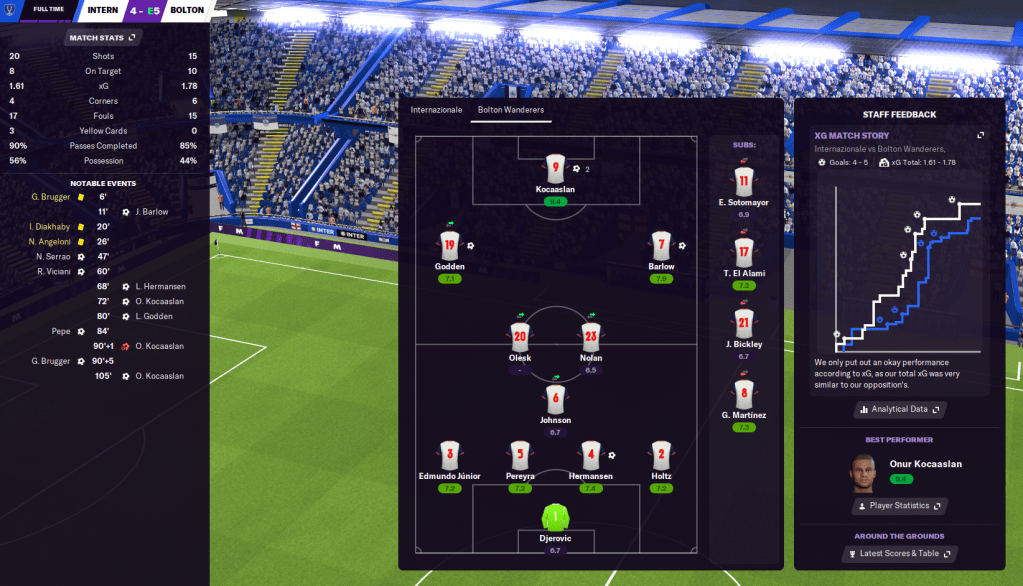Choose substitute G. Martínez
Viewport: 1023px width, 586px height.
743,394
